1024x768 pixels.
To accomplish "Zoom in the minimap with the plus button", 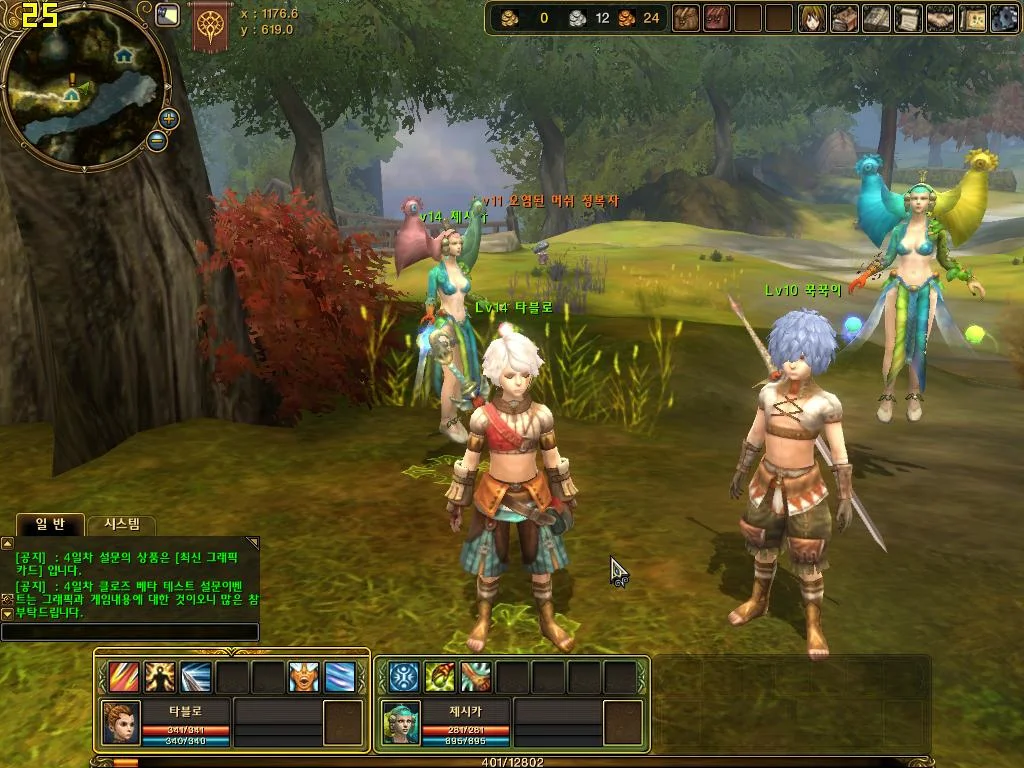I will [168, 118].
